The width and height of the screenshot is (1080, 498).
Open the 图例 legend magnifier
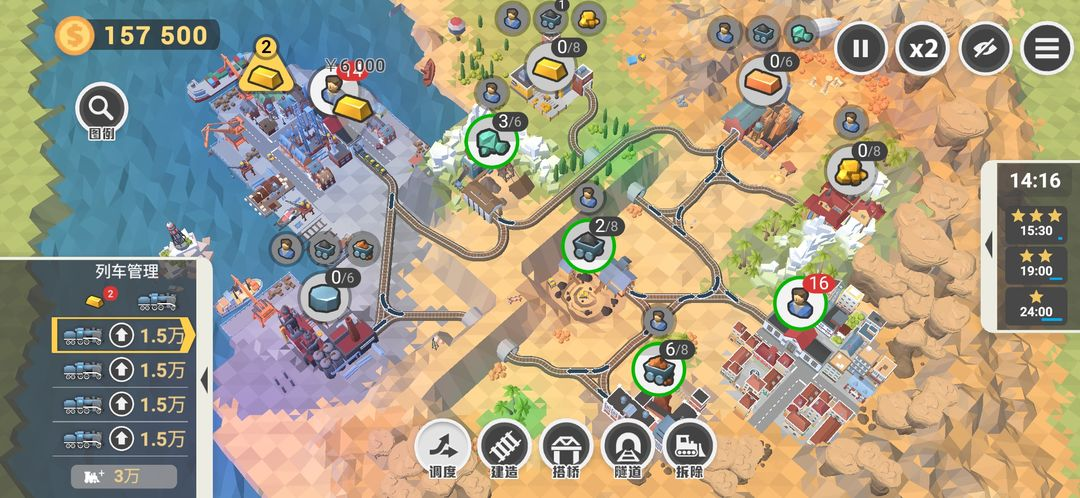[x=101, y=108]
